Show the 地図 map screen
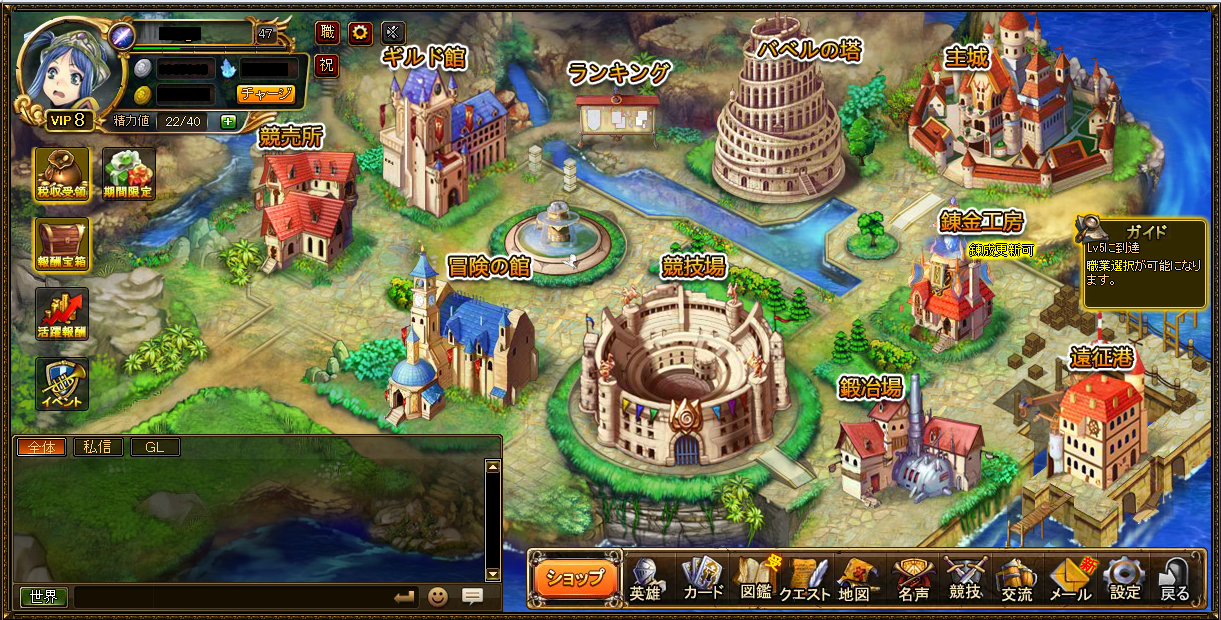This screenshot has height=620, width=1221. coord(854,579)
